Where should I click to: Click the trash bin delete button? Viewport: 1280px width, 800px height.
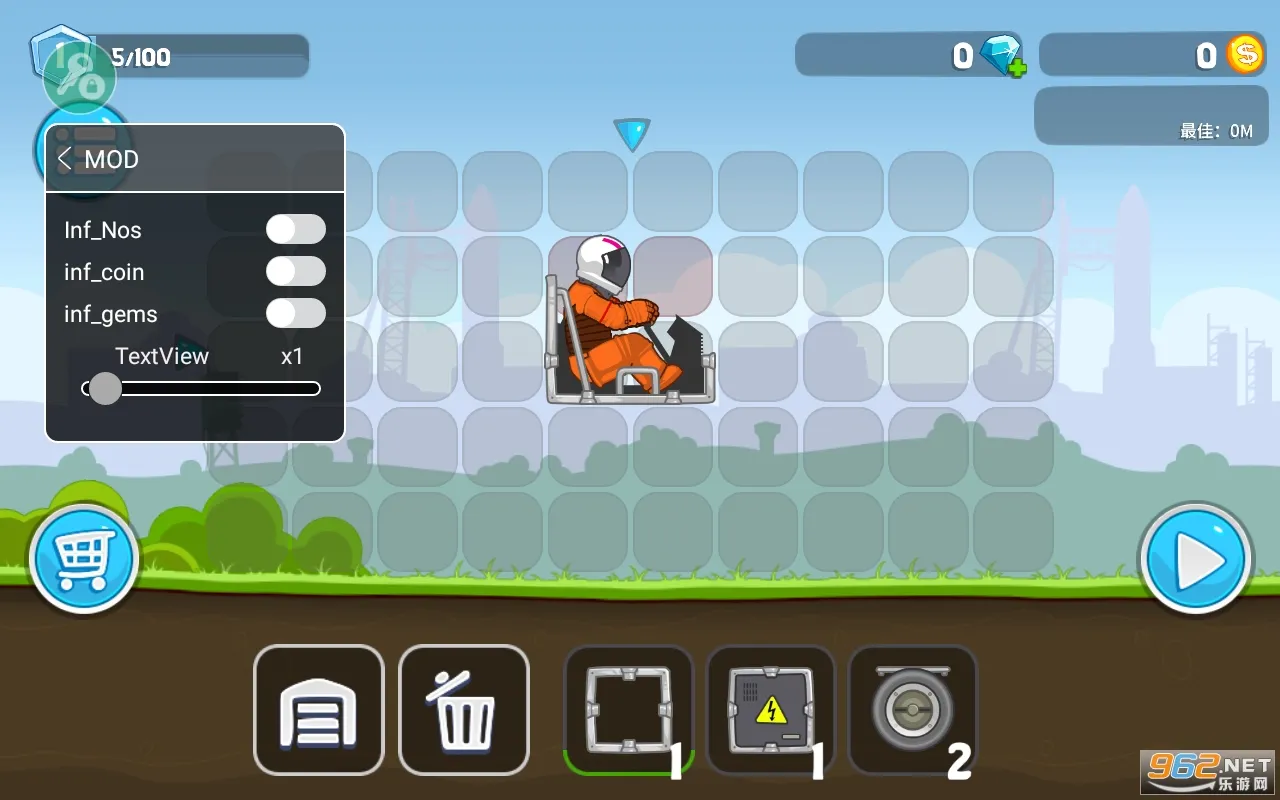[x=464, y=710]
